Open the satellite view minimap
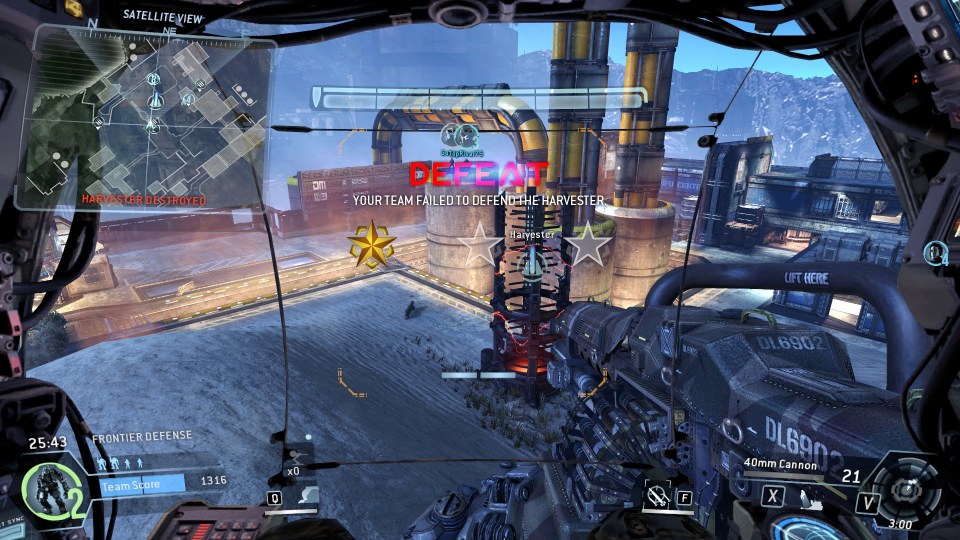This screenshot has width=960, height=540. click(150, 115)
